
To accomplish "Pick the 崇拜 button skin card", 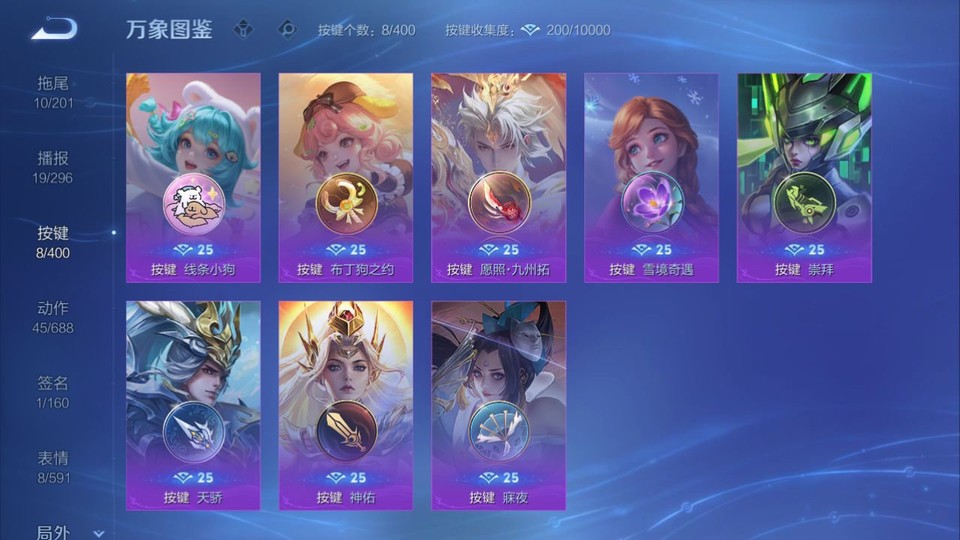I will point(804,177).
